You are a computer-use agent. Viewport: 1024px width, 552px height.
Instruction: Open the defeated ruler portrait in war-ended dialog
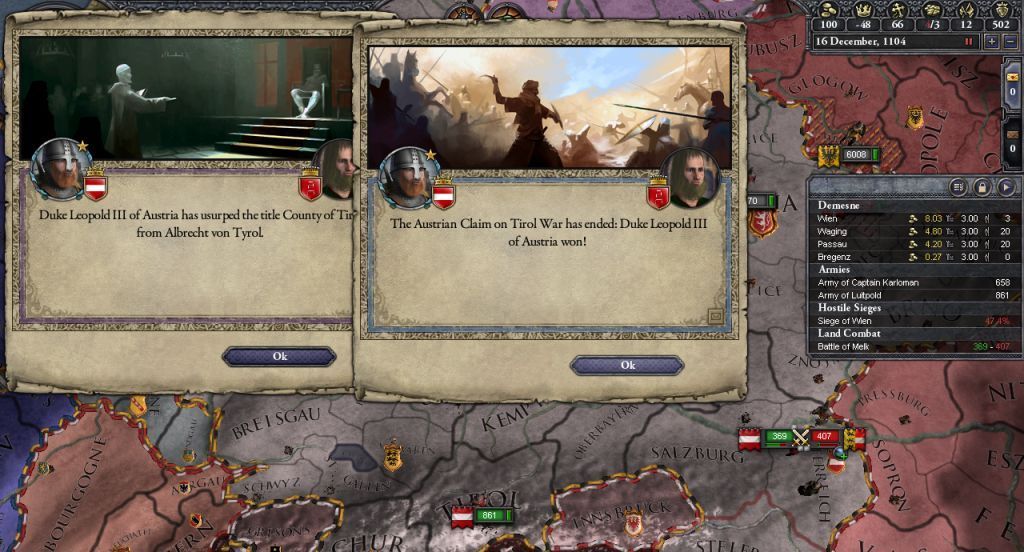(x=689, y=178)
